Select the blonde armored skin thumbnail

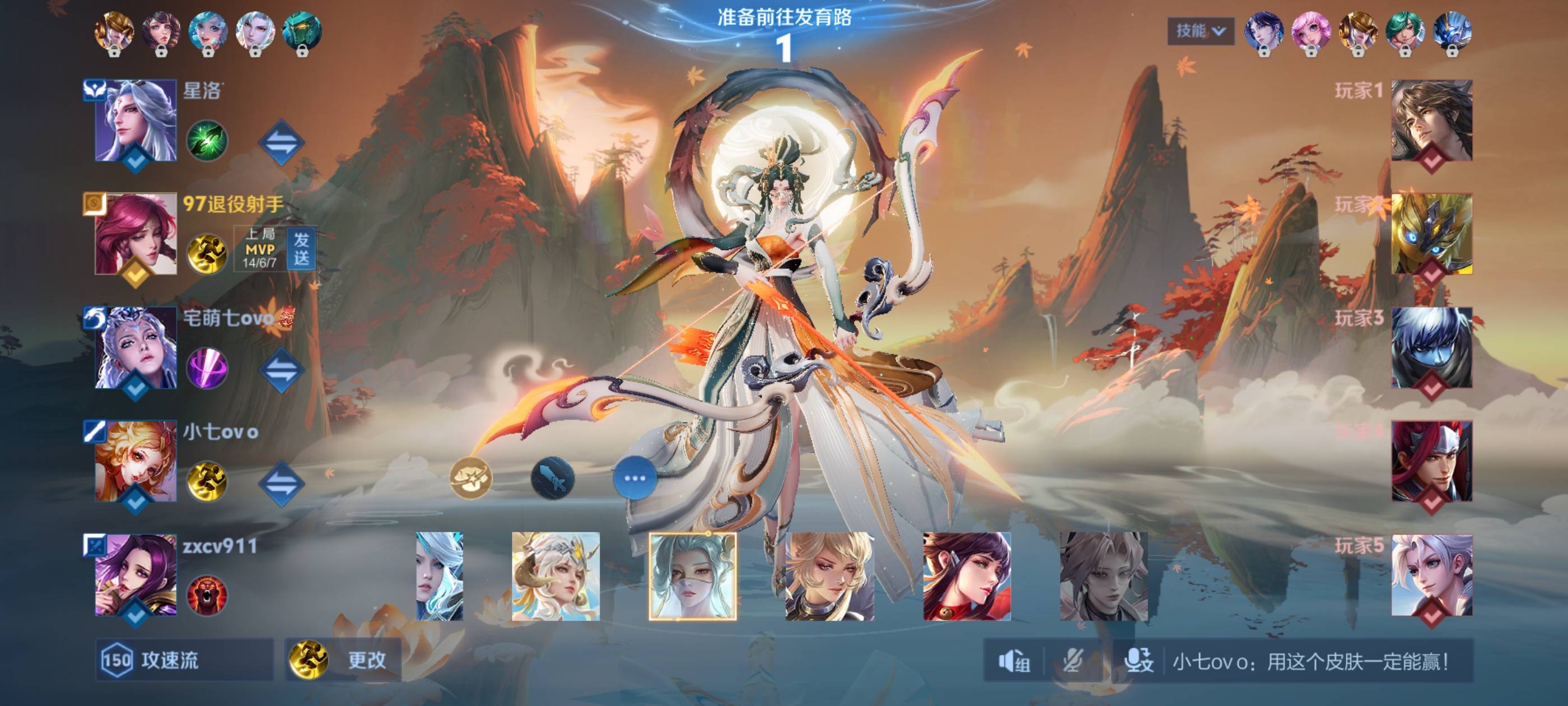(x=830, y=576)
